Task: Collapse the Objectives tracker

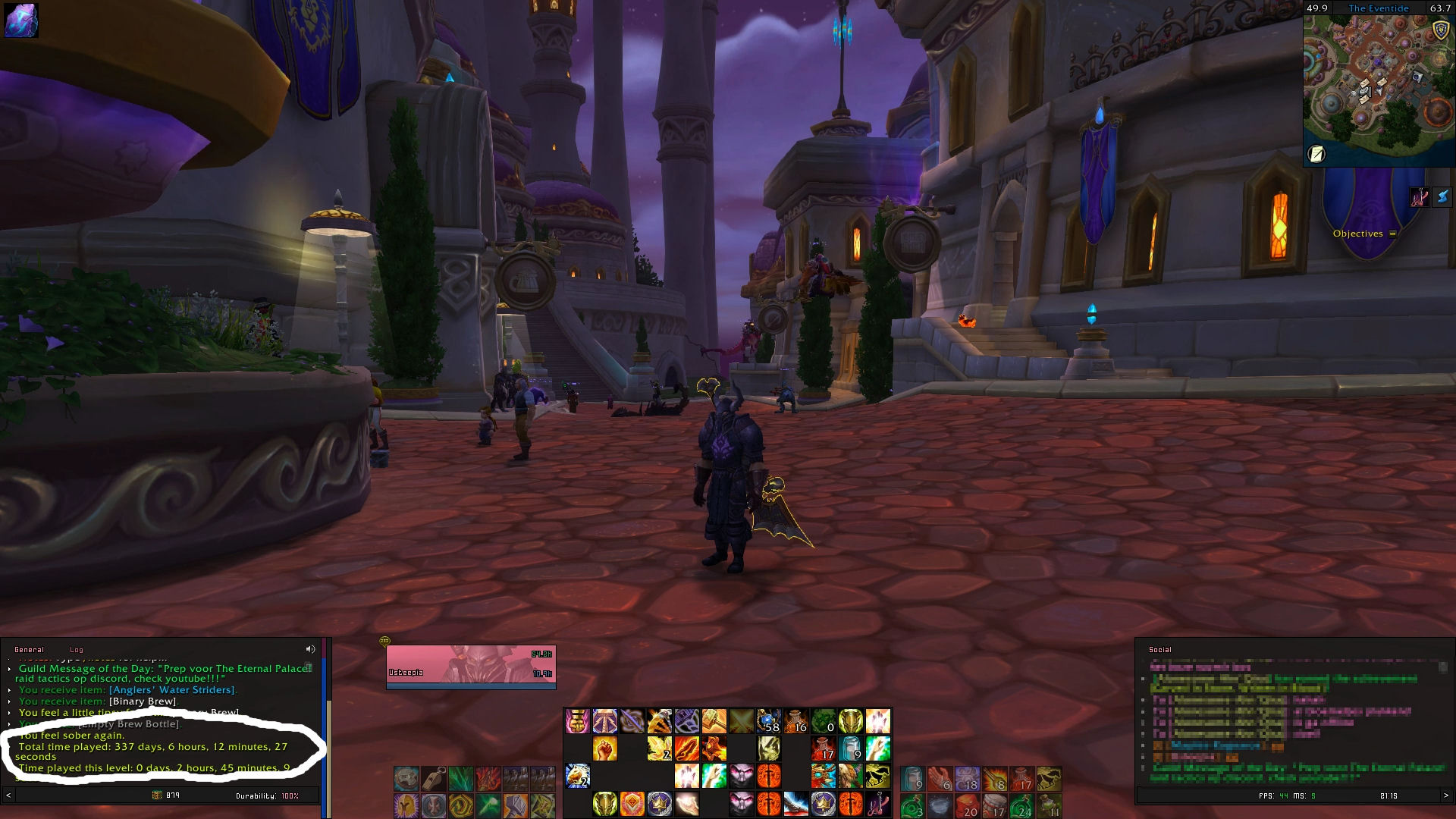Action: (x=1392, y=234)
